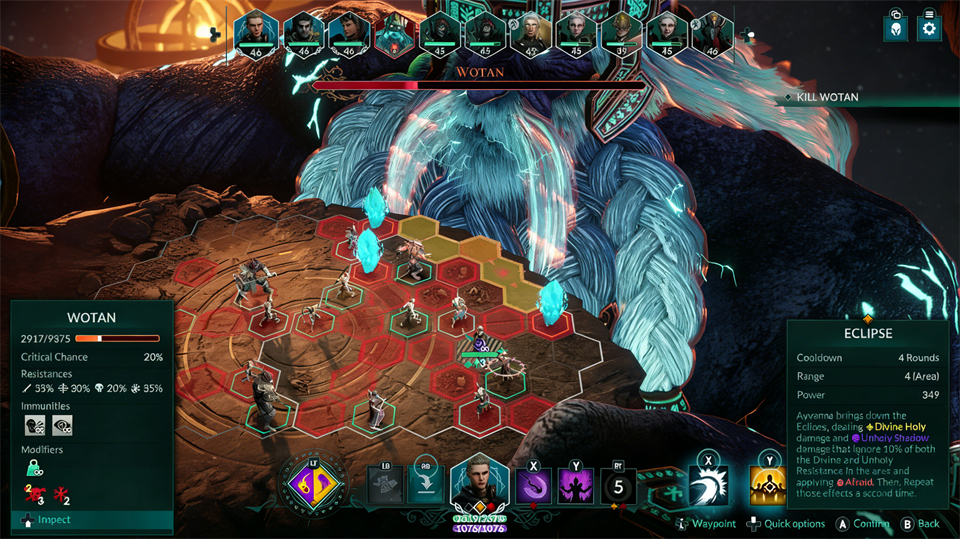Choose the blonde hero portrait with level 39
This screenshot has height=539, width=960.
(x=621, y=35)
